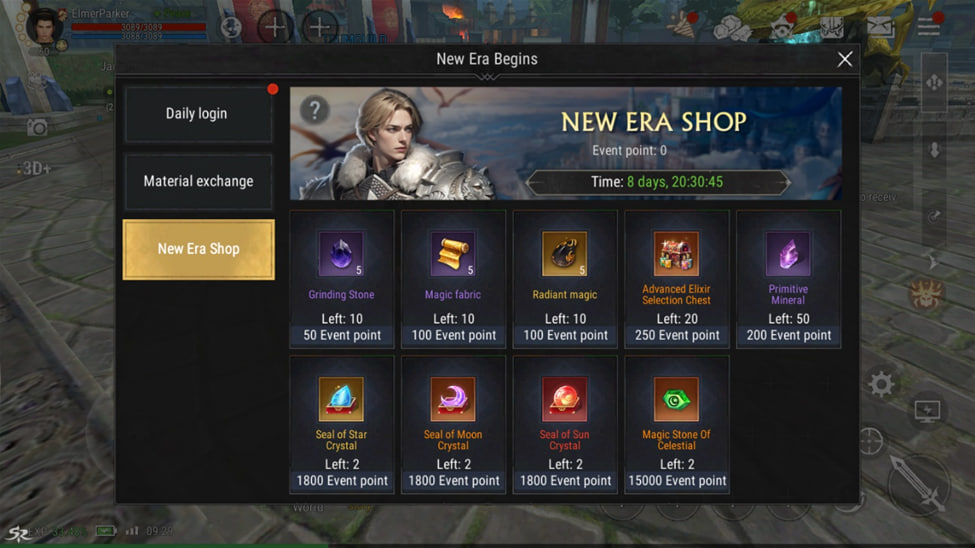Select the Seal of Star Crystal

click(341, 424)
